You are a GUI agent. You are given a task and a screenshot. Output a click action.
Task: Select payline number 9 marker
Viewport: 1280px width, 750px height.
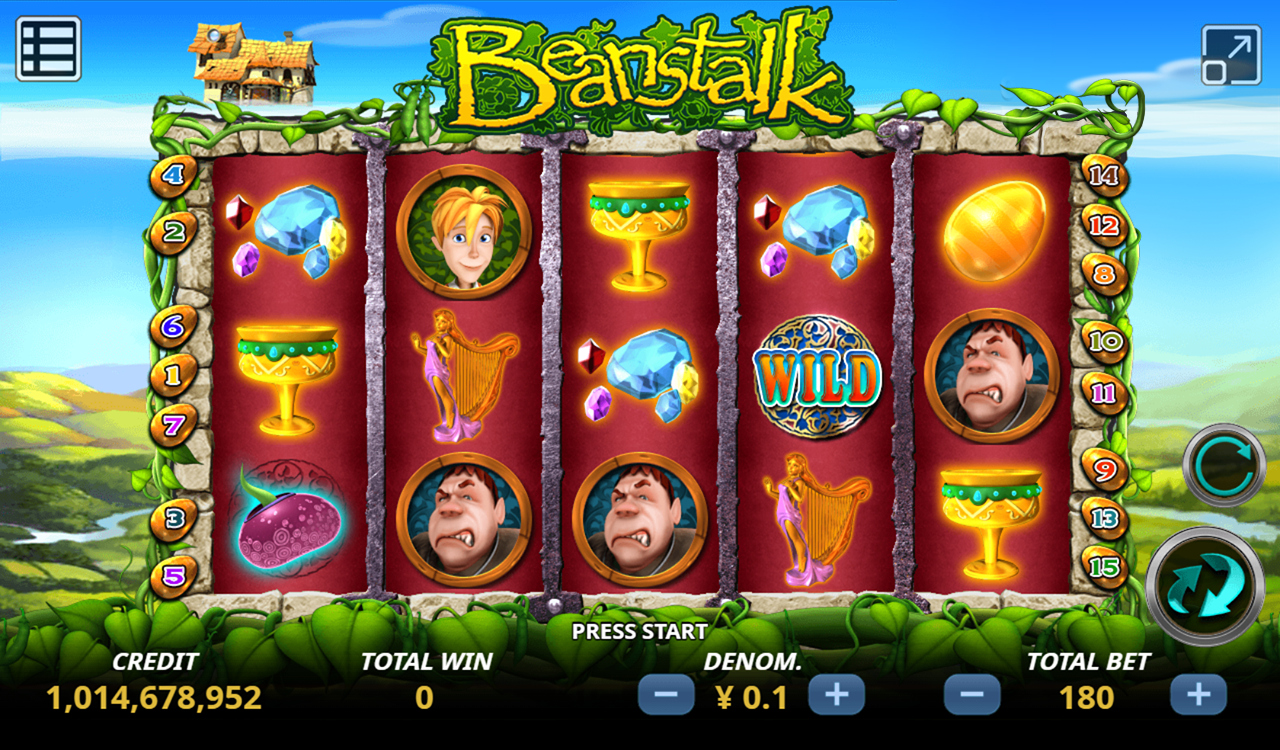tap(1105, 468)
